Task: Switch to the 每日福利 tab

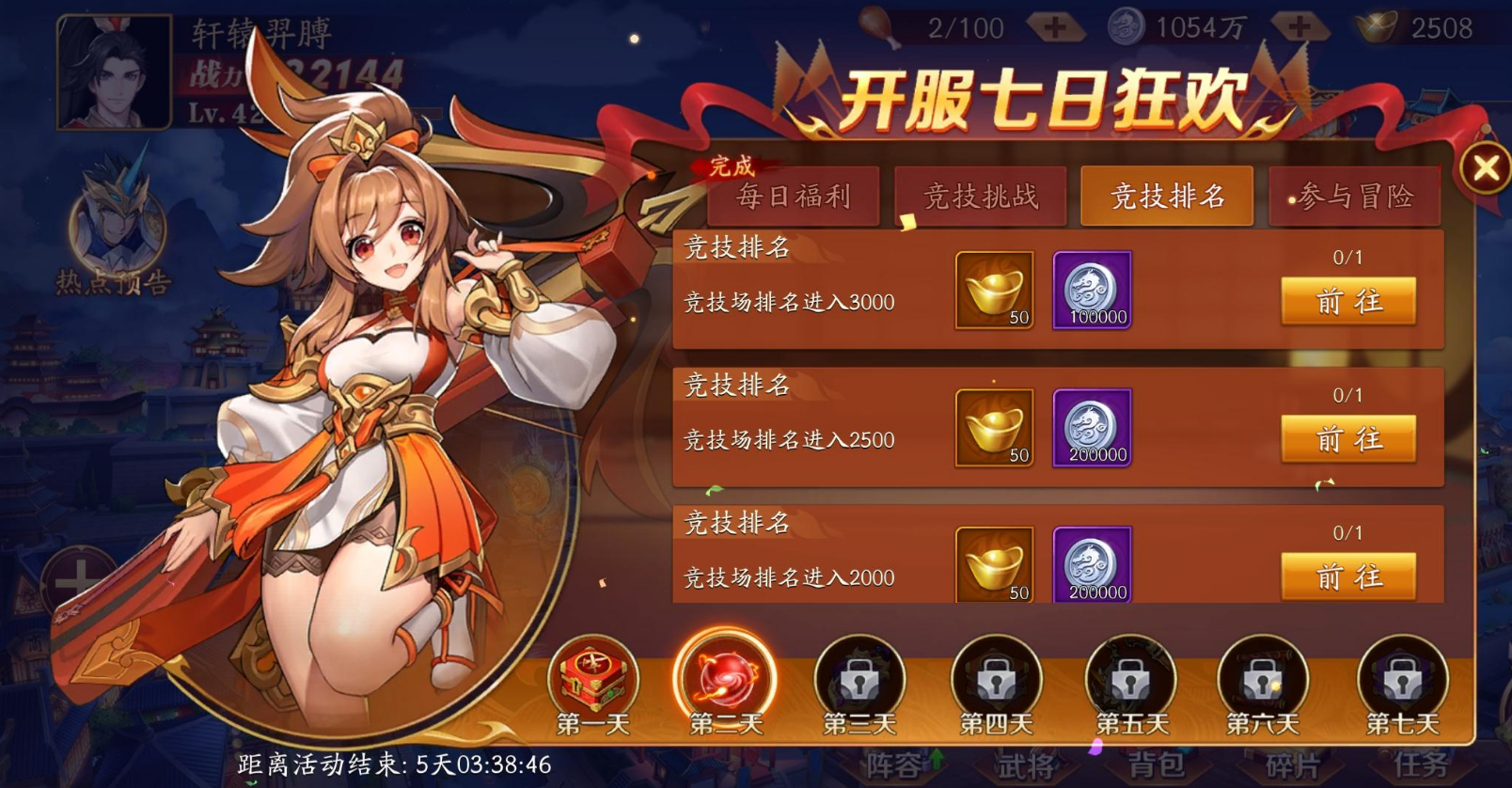Action: (795, 197)
